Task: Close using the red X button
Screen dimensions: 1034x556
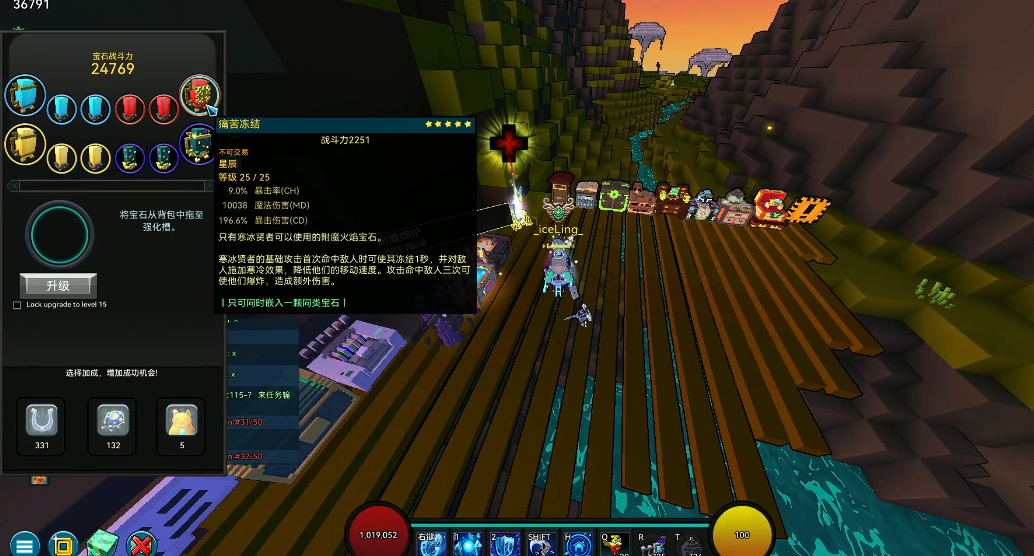Action: (142, 545)
